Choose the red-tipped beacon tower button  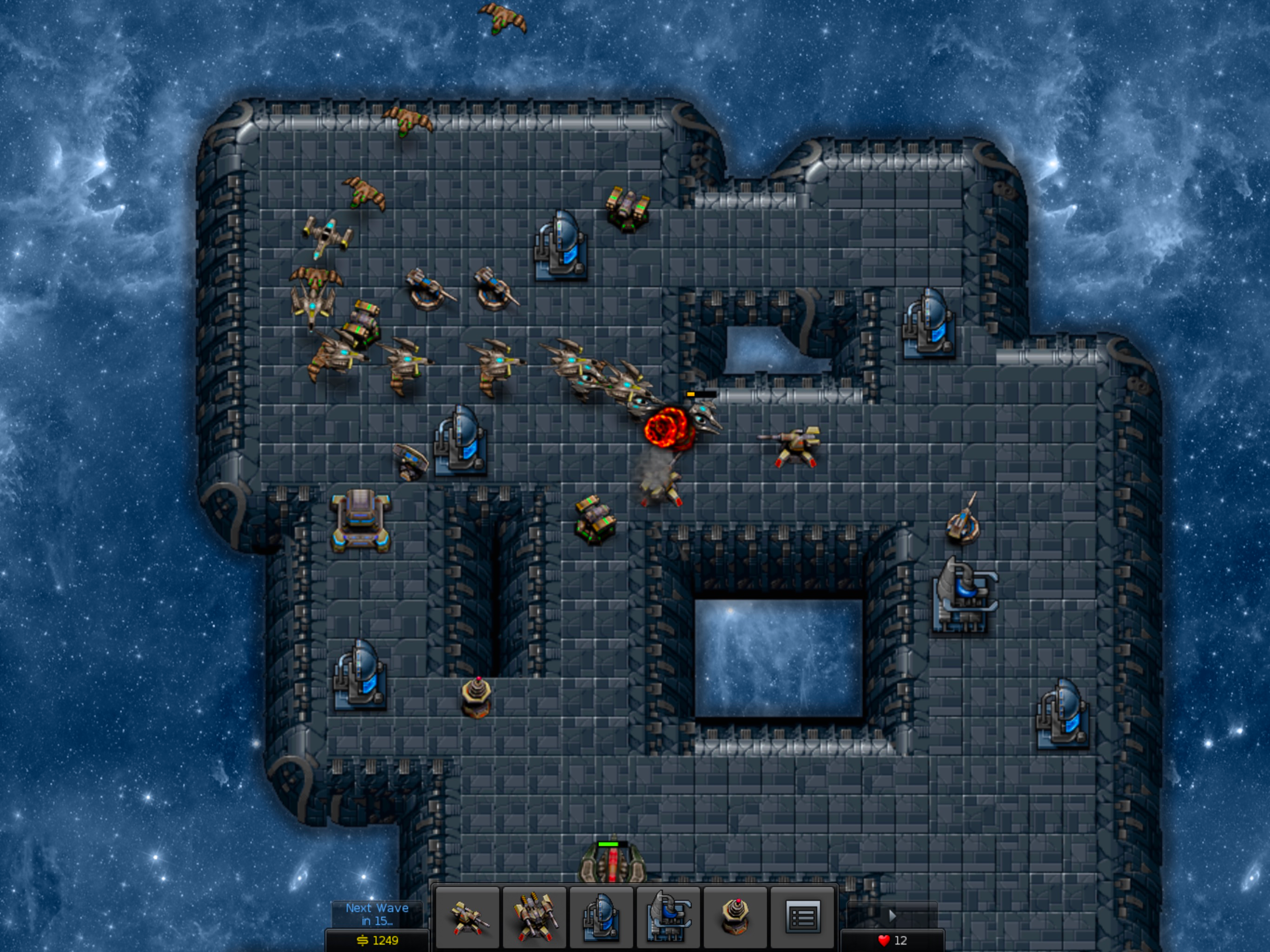[735, 917]
